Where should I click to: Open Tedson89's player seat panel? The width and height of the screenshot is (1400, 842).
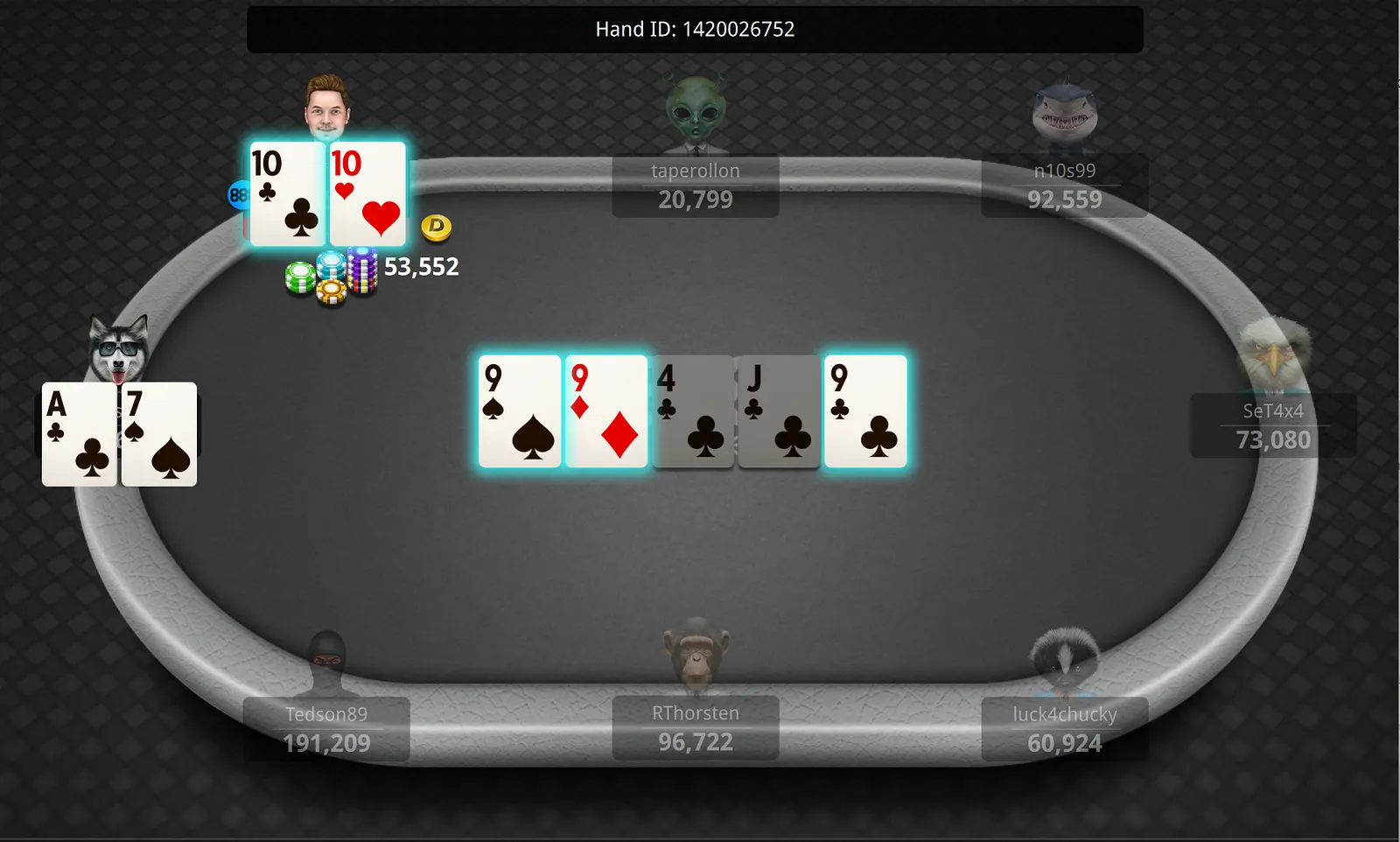(x=326, y=729)
